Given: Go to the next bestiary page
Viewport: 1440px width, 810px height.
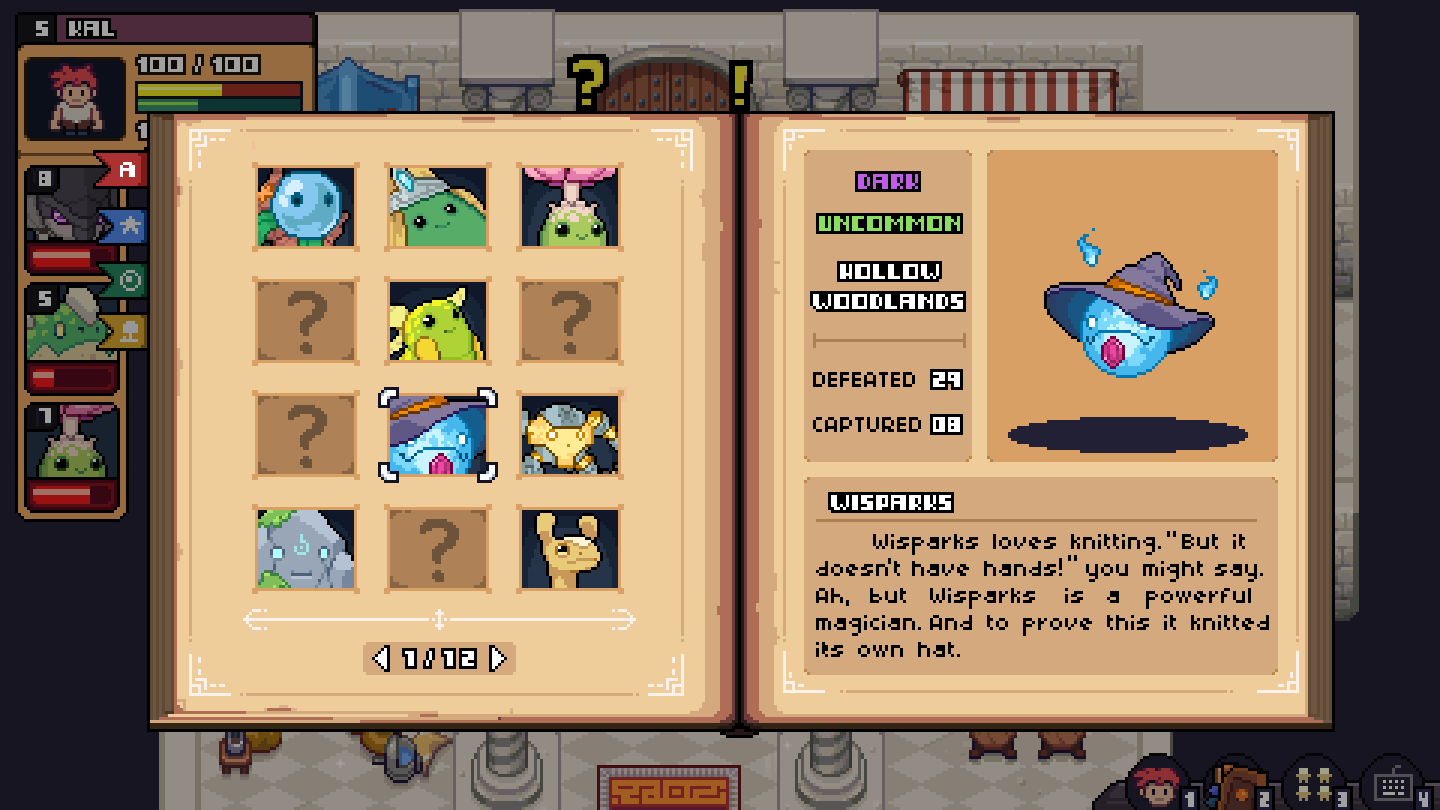Looking at the screenshot, I should pos(498,658).
